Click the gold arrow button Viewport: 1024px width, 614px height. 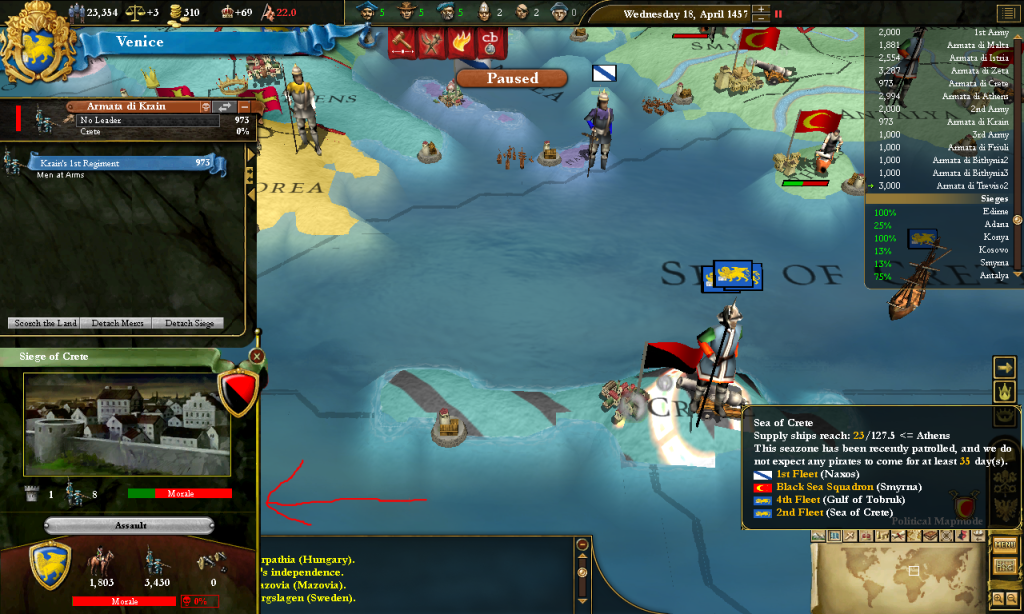[x=1005, y=367]
